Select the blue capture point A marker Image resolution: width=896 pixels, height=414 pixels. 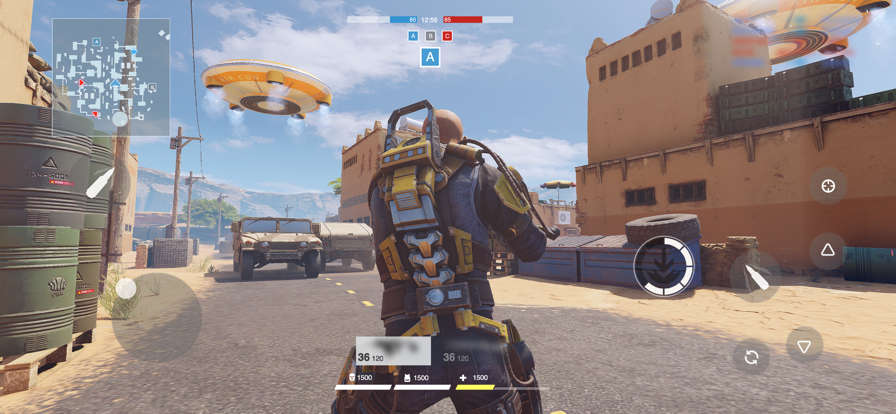[x=413, y=36]
